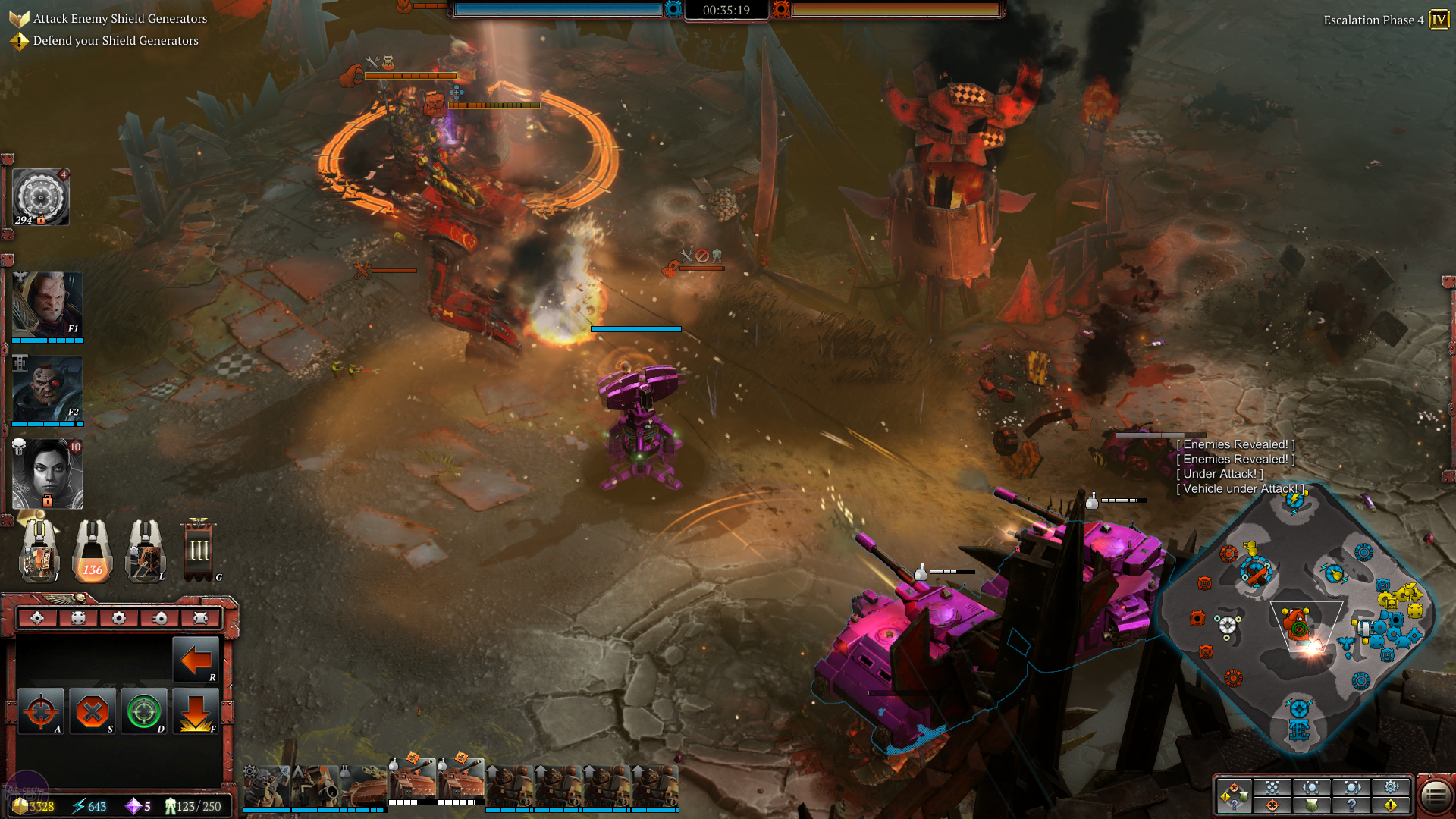Toggle the orange attack ping near the minimap

tap(1271, 805)
